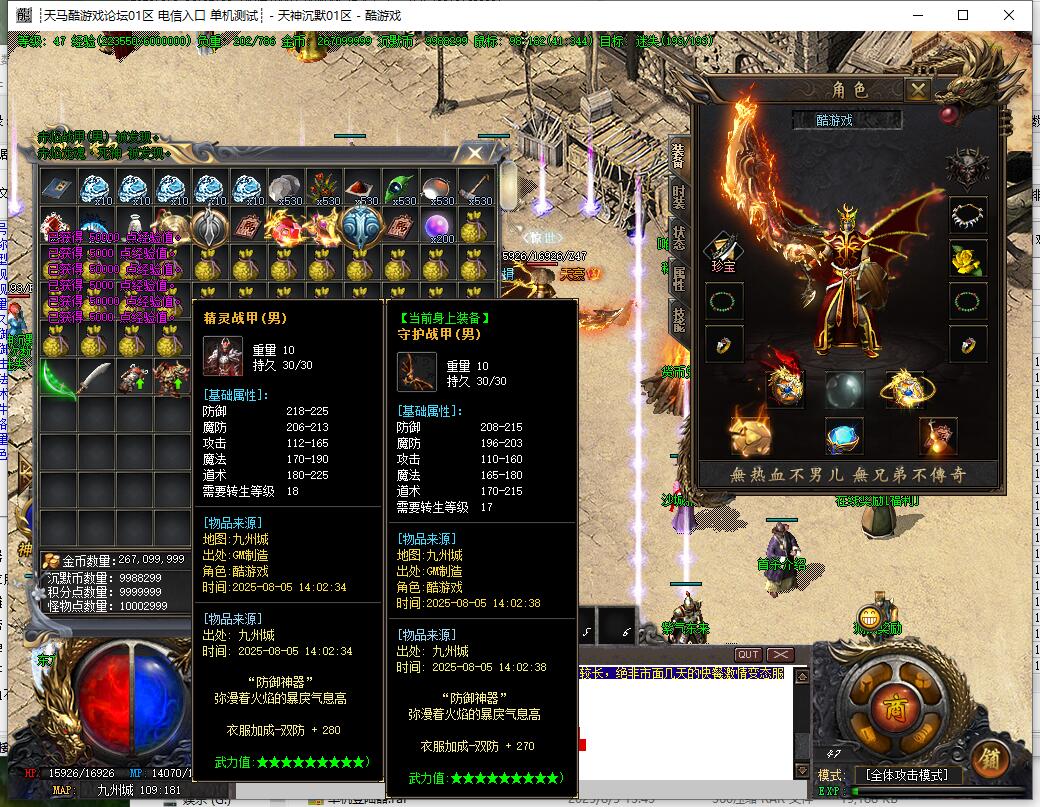The height and width of the screenshot is (807, 1040).
Task: Open the 鋪 stall button
Action: pos(988,757)
